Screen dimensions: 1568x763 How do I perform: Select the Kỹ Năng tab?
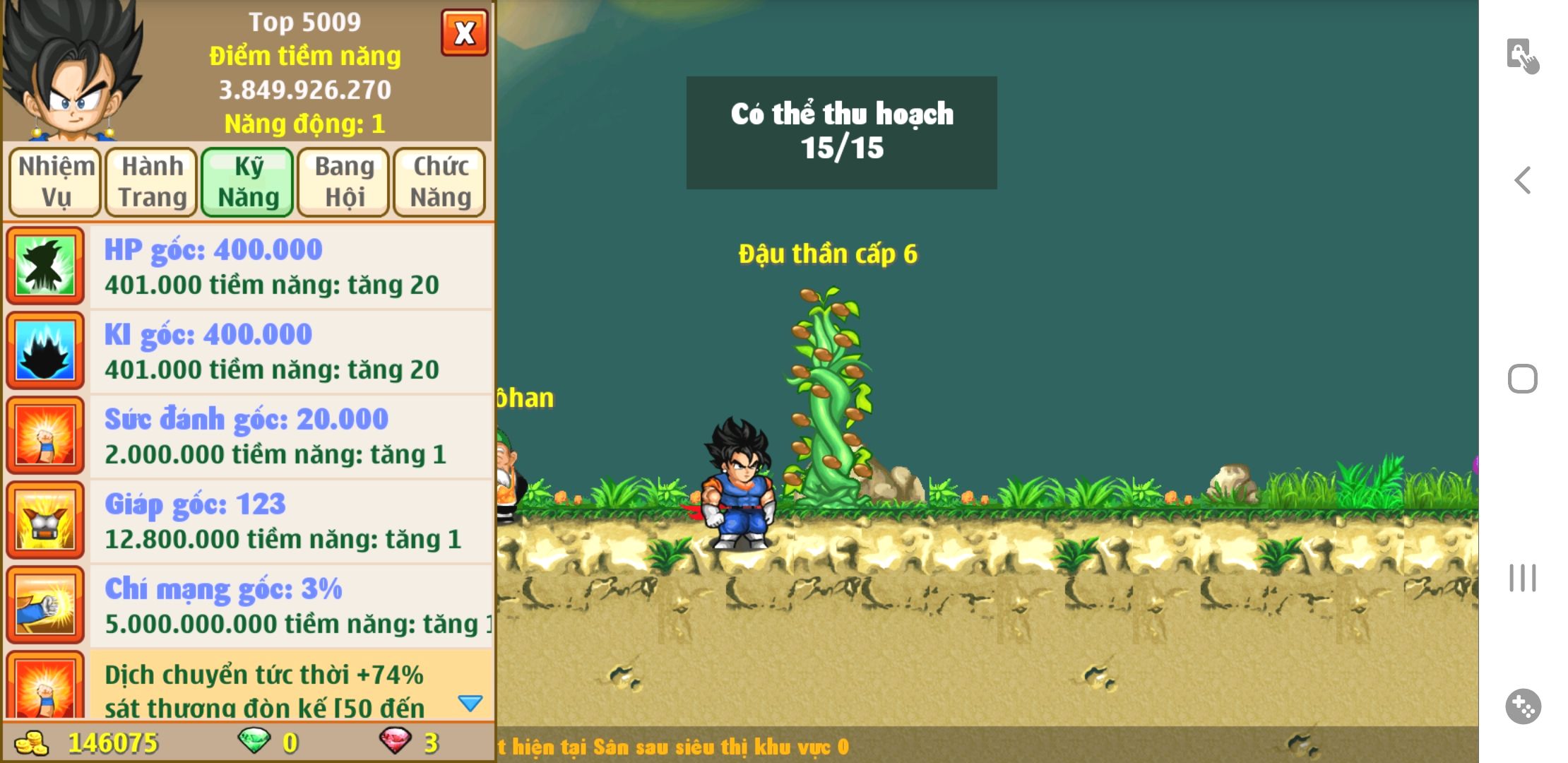pos(248,182)
